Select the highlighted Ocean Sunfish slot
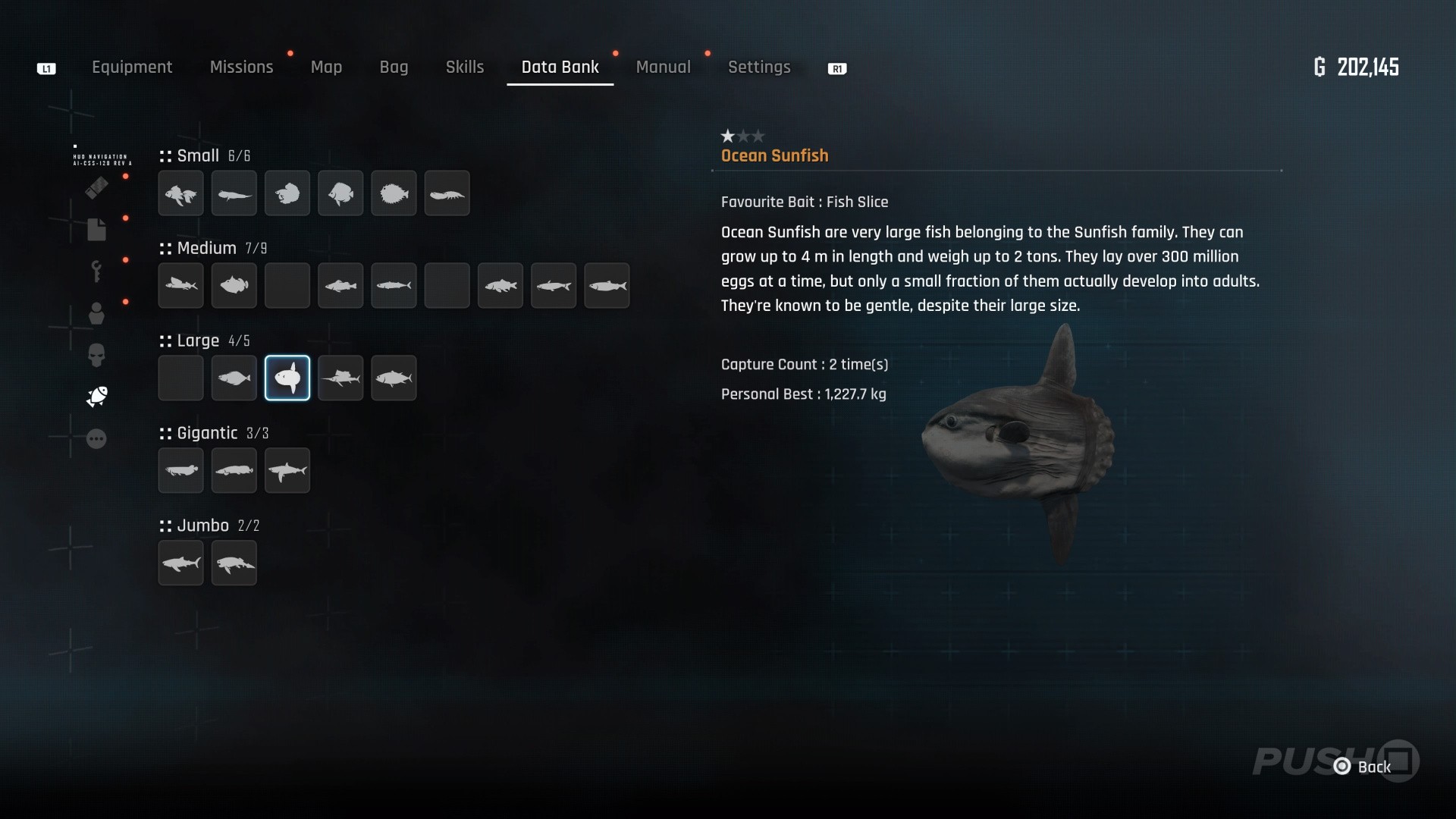Image resolution: width=1456 pixels, height=819 pixels. [287, 378]
